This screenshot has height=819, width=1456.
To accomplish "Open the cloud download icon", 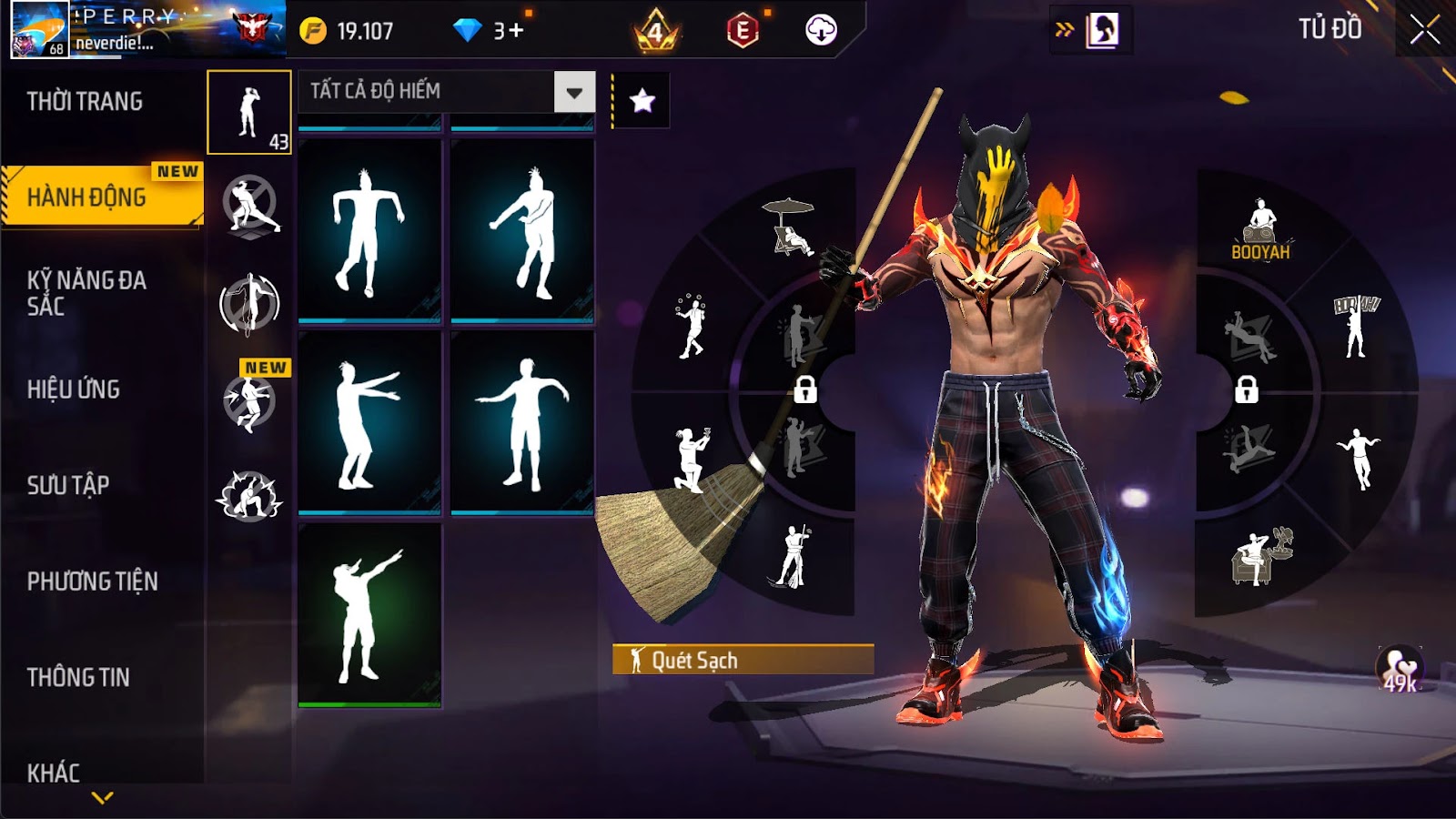I will [821, 30].
